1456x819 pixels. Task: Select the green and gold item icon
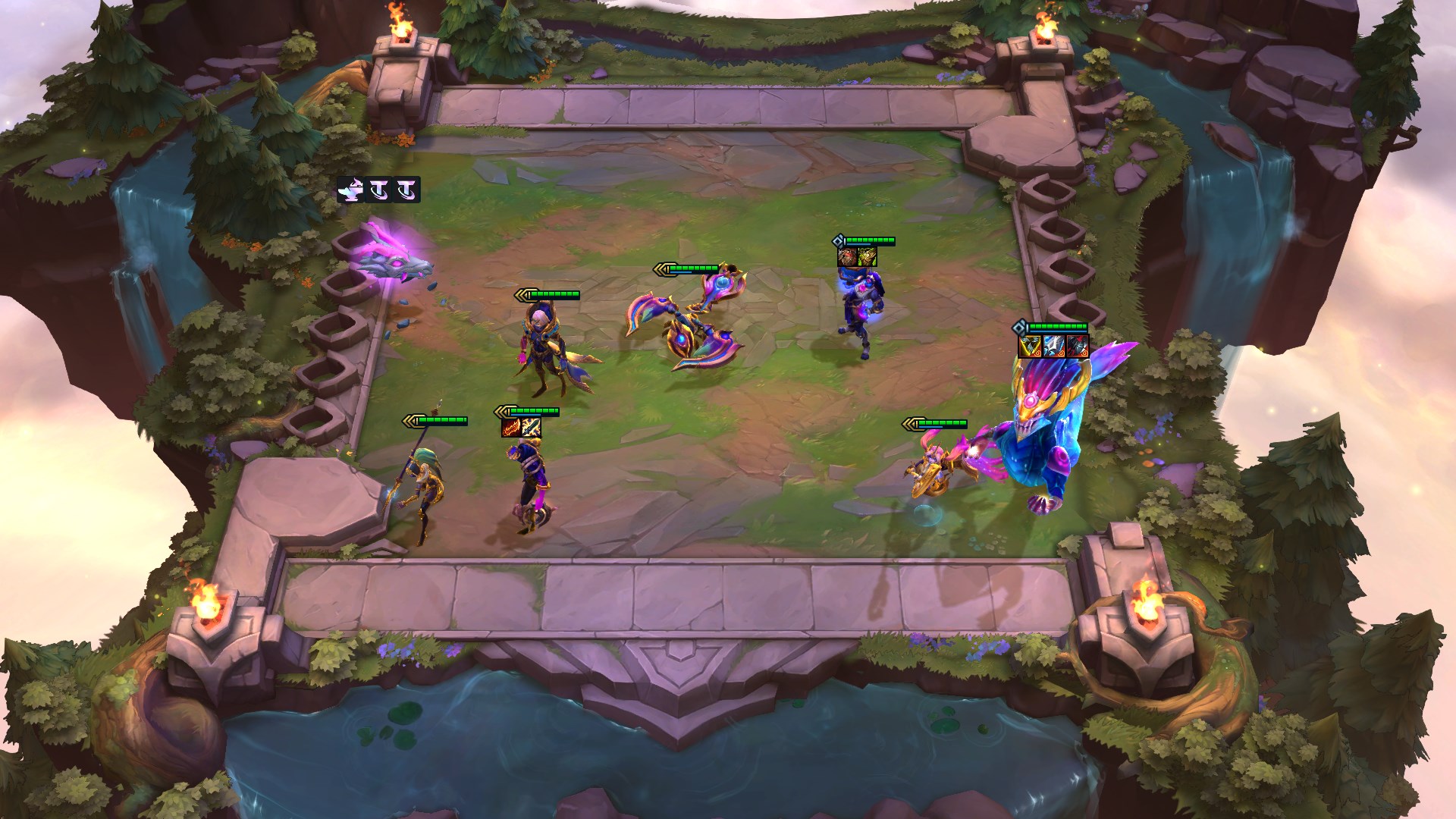pos(867,257)
